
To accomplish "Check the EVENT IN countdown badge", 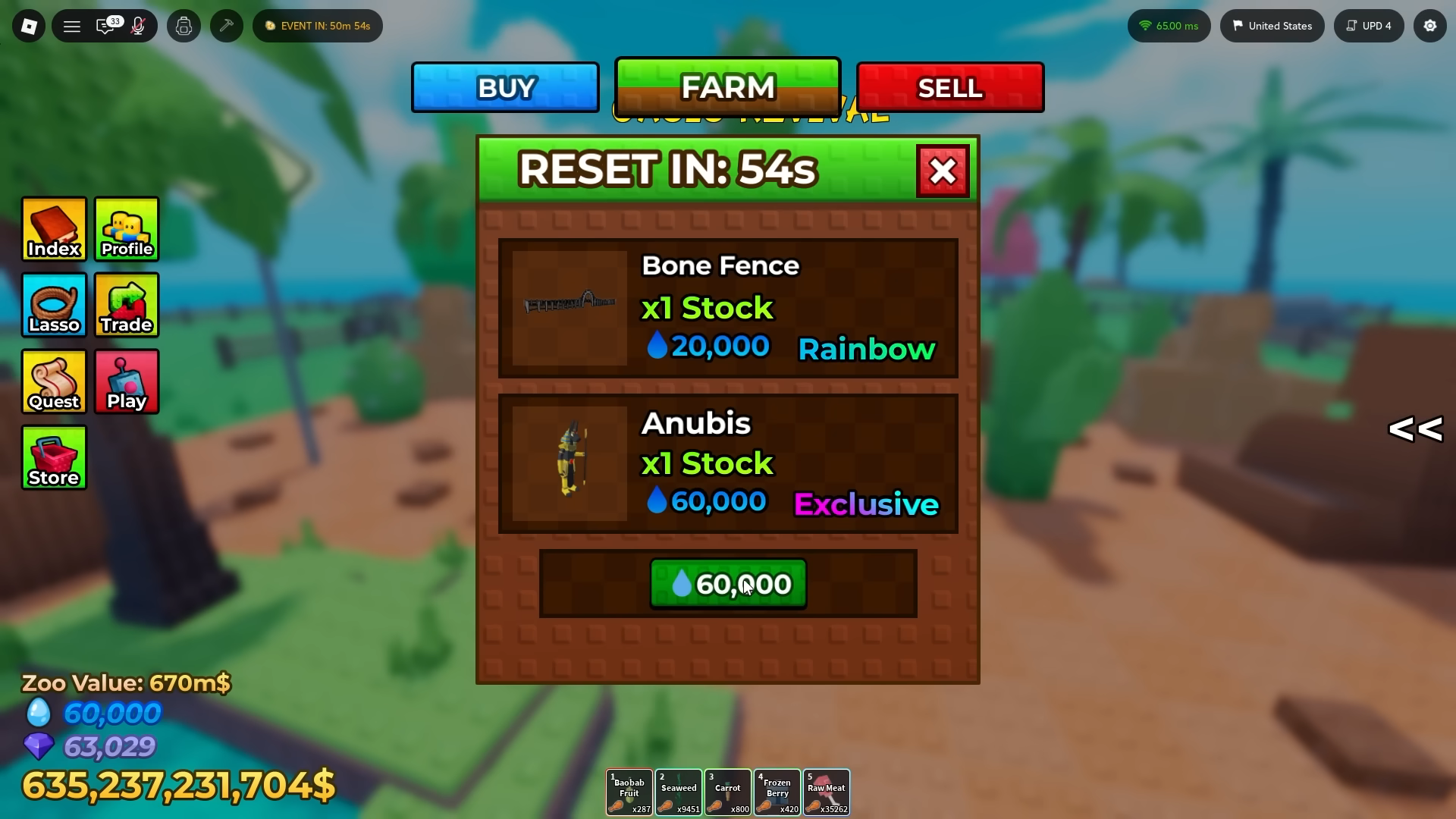I will 317,25.
